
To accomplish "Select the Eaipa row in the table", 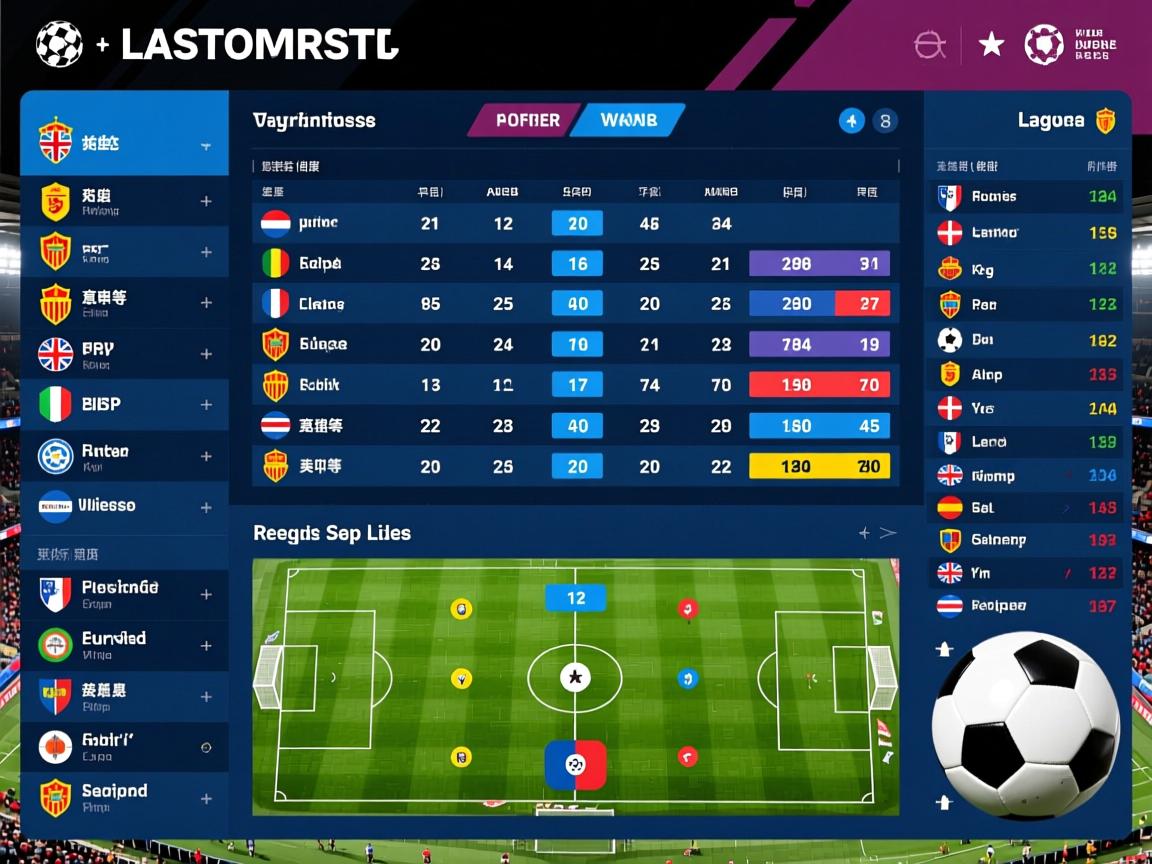I will click(x=320, y=264).
